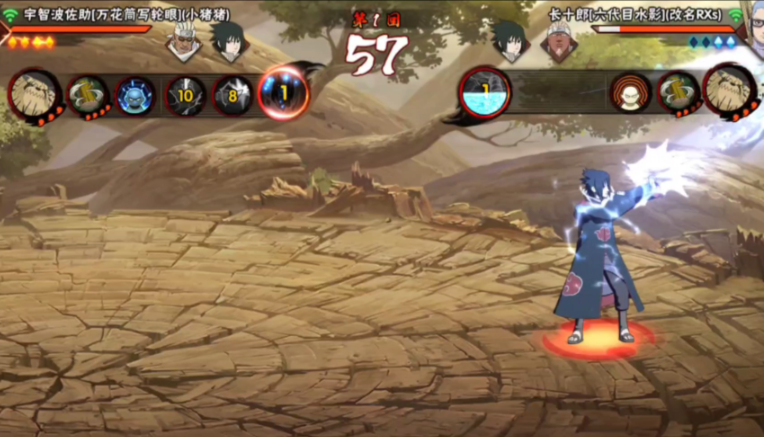The height and width of the screenshot is (437, 764).
Task: Select 宇智波佐助's blue spirit skill icon
Action: [x=135, y=96]
